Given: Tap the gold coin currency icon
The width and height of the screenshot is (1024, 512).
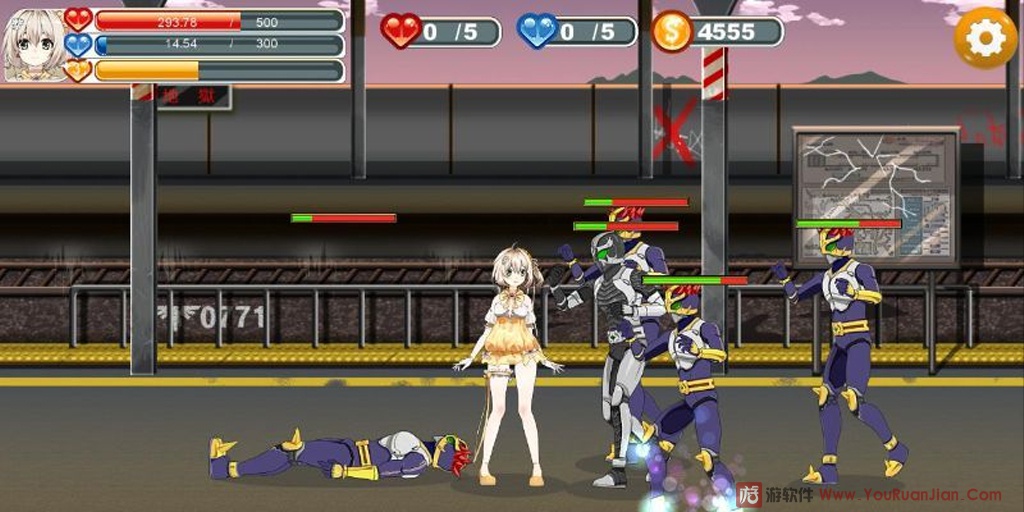Looking at the screenshot, I should 672,31.
